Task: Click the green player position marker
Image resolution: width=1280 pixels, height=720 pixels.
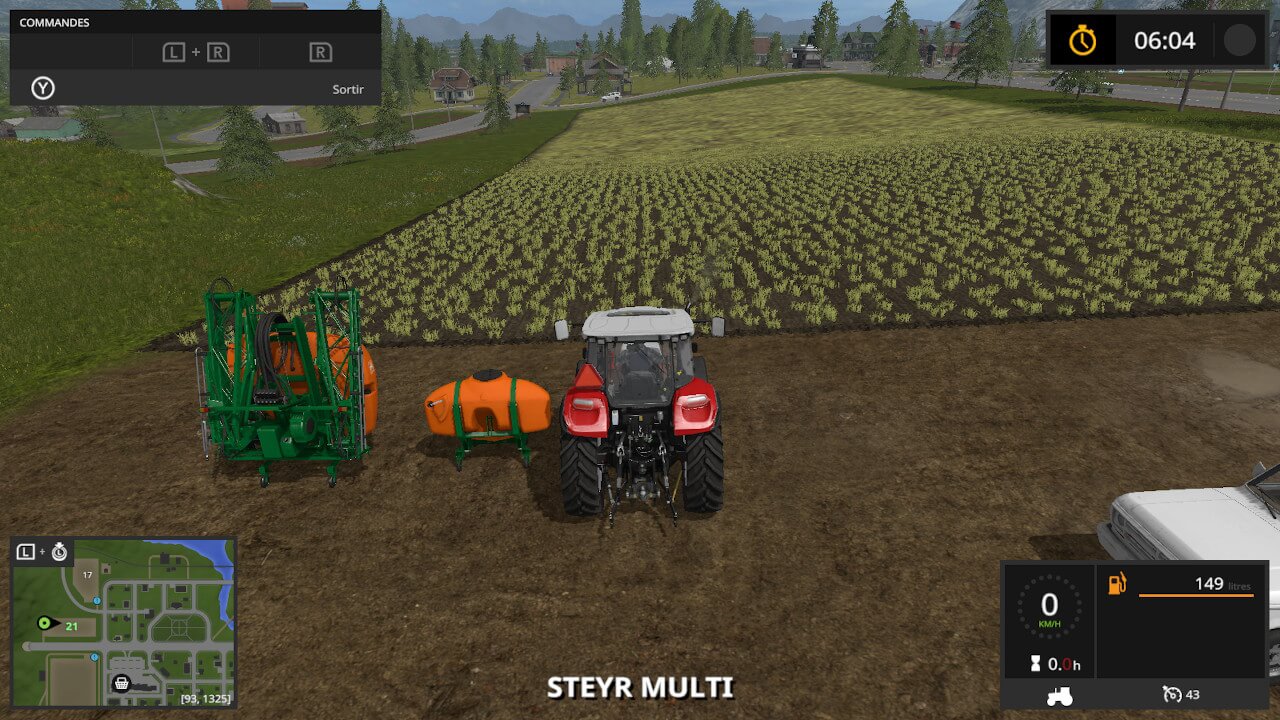Action: point(44,623)
